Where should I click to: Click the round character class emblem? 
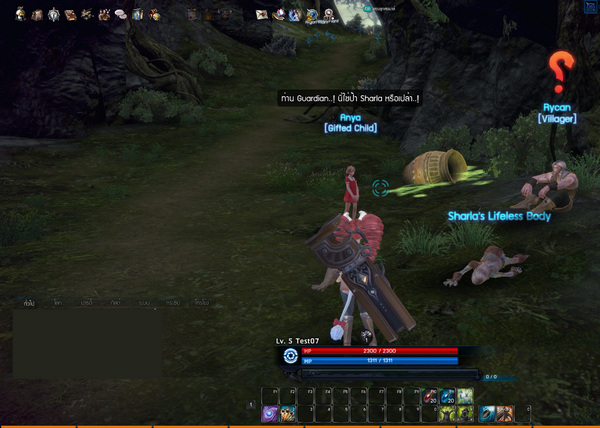[290, 355]
